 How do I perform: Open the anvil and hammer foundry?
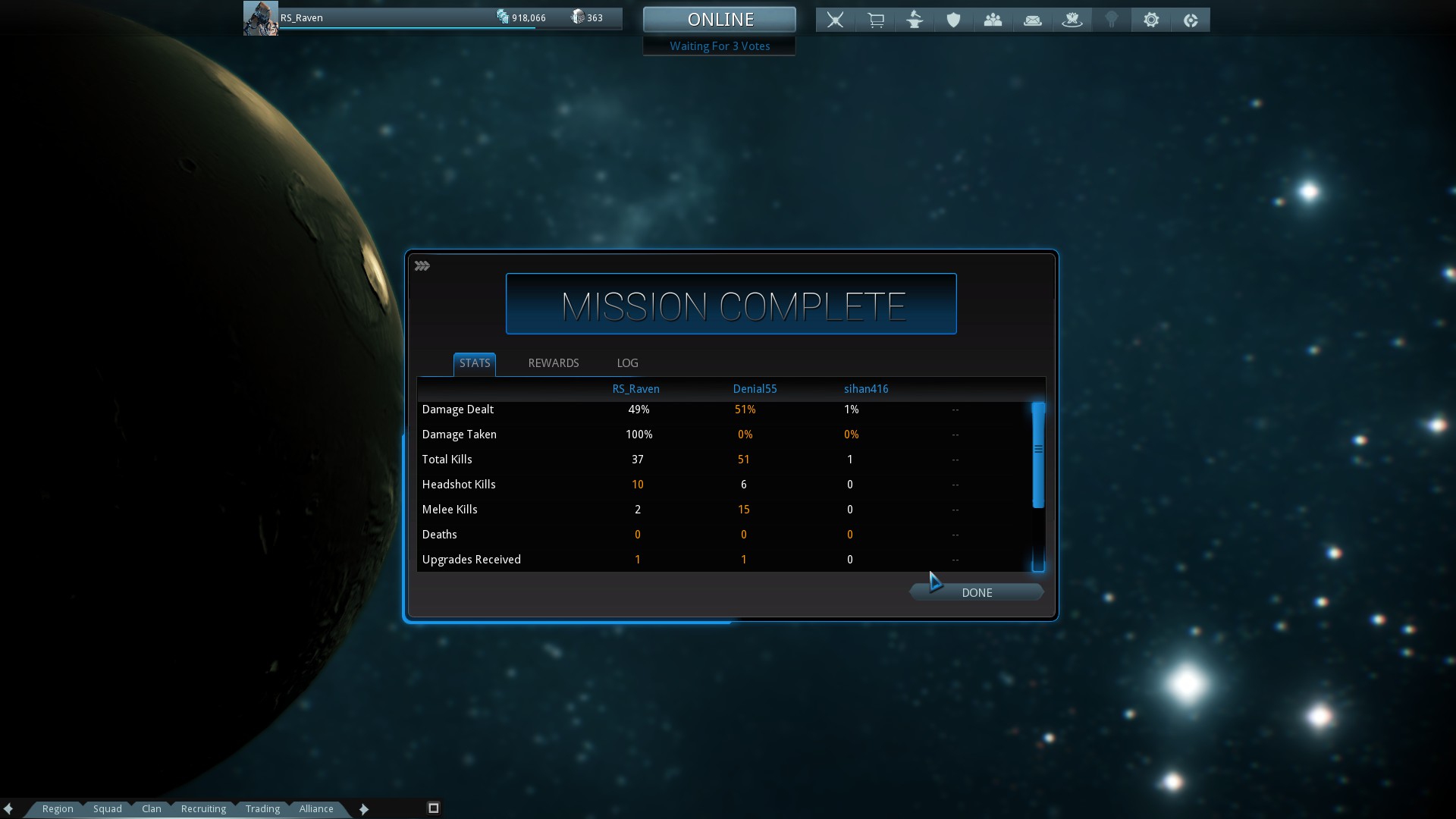click(x=915, y=20)
